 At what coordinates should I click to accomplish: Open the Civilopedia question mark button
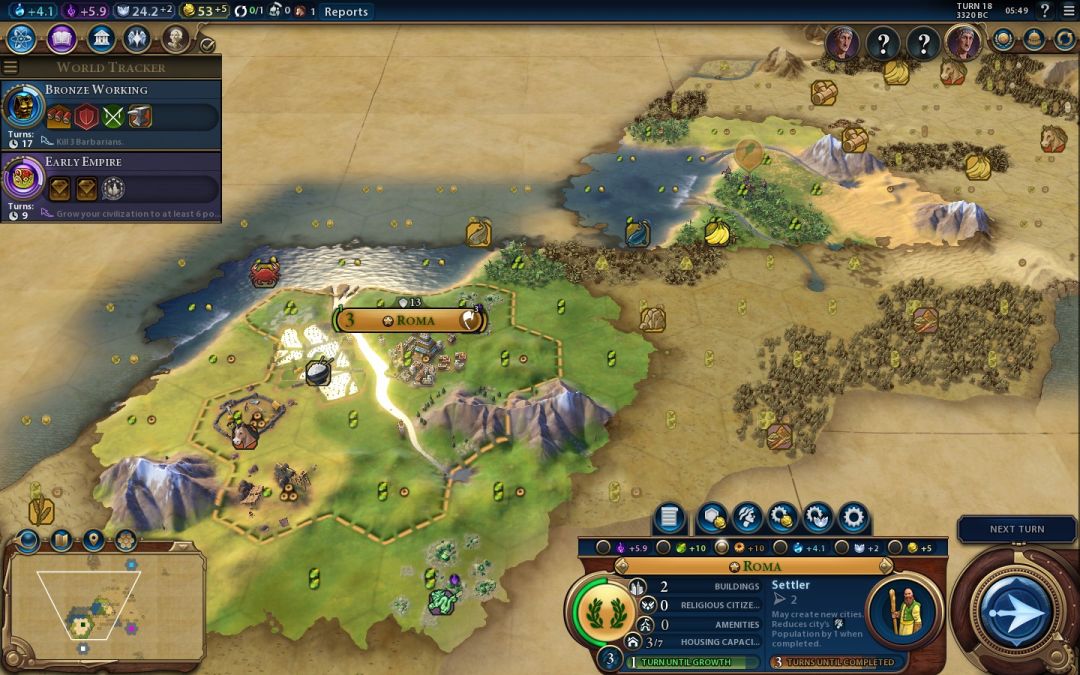click(1044, 11)
